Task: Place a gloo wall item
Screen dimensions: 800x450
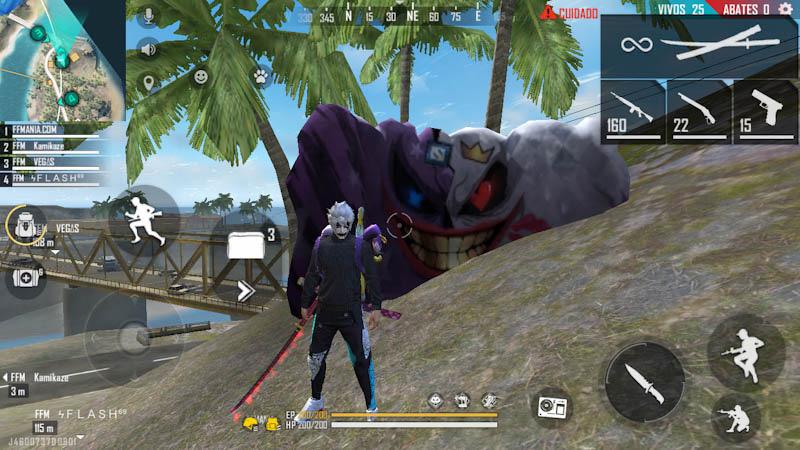Action: [246, 243]
